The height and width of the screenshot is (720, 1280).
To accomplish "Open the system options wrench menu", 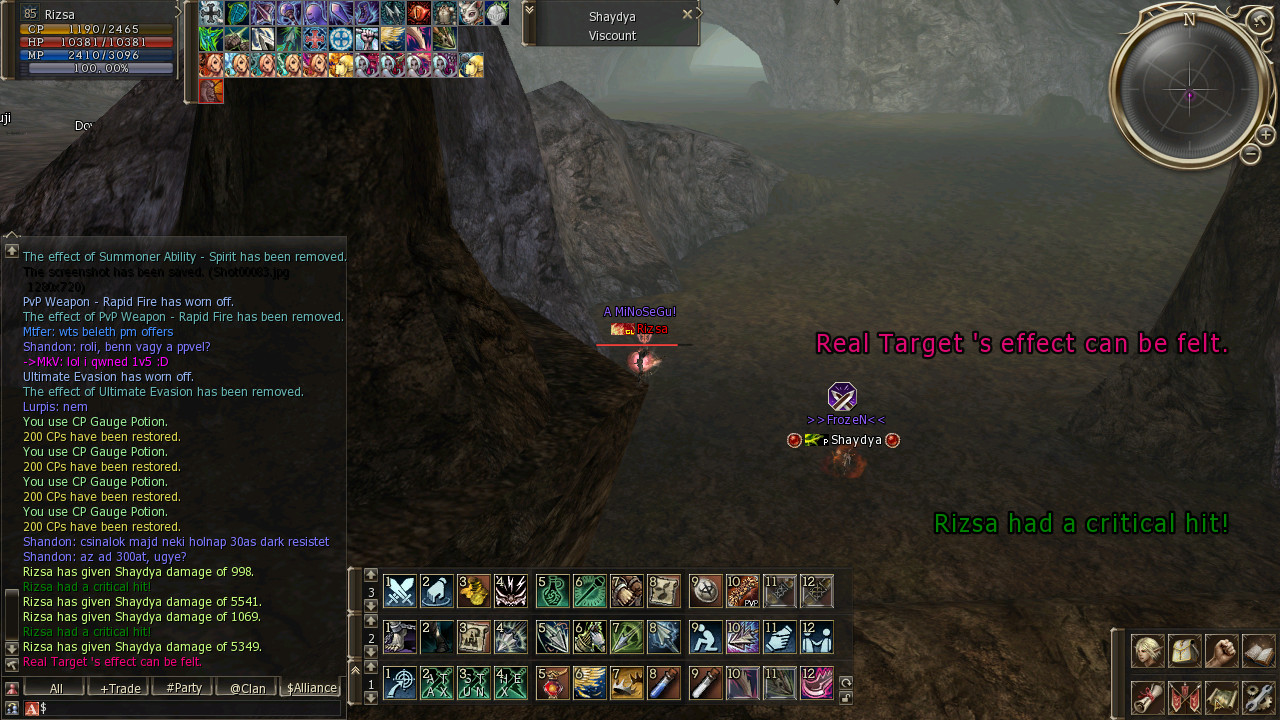I will [x=1258, y=697].
